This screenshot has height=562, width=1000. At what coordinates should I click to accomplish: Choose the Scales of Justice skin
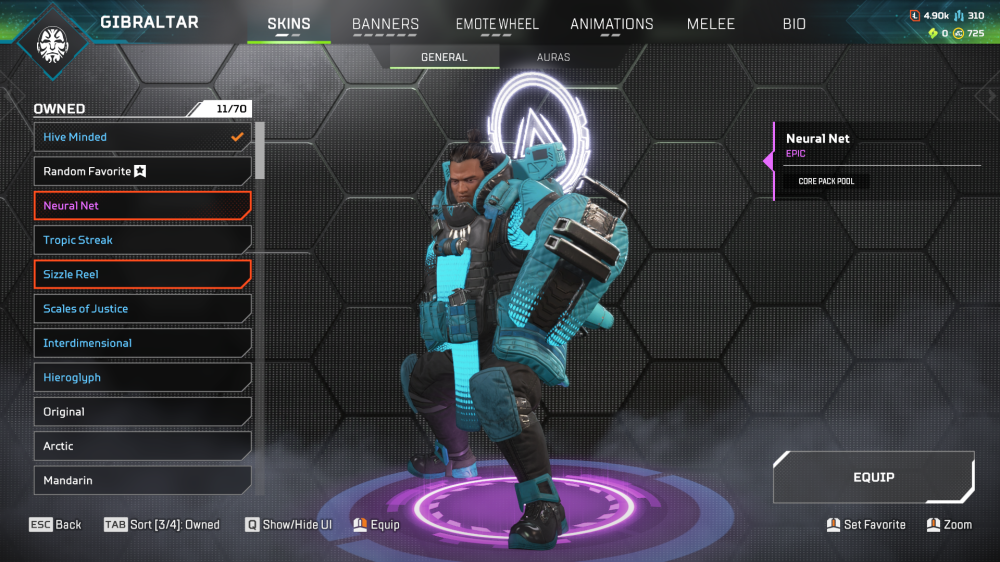click(x=142, y=309)
